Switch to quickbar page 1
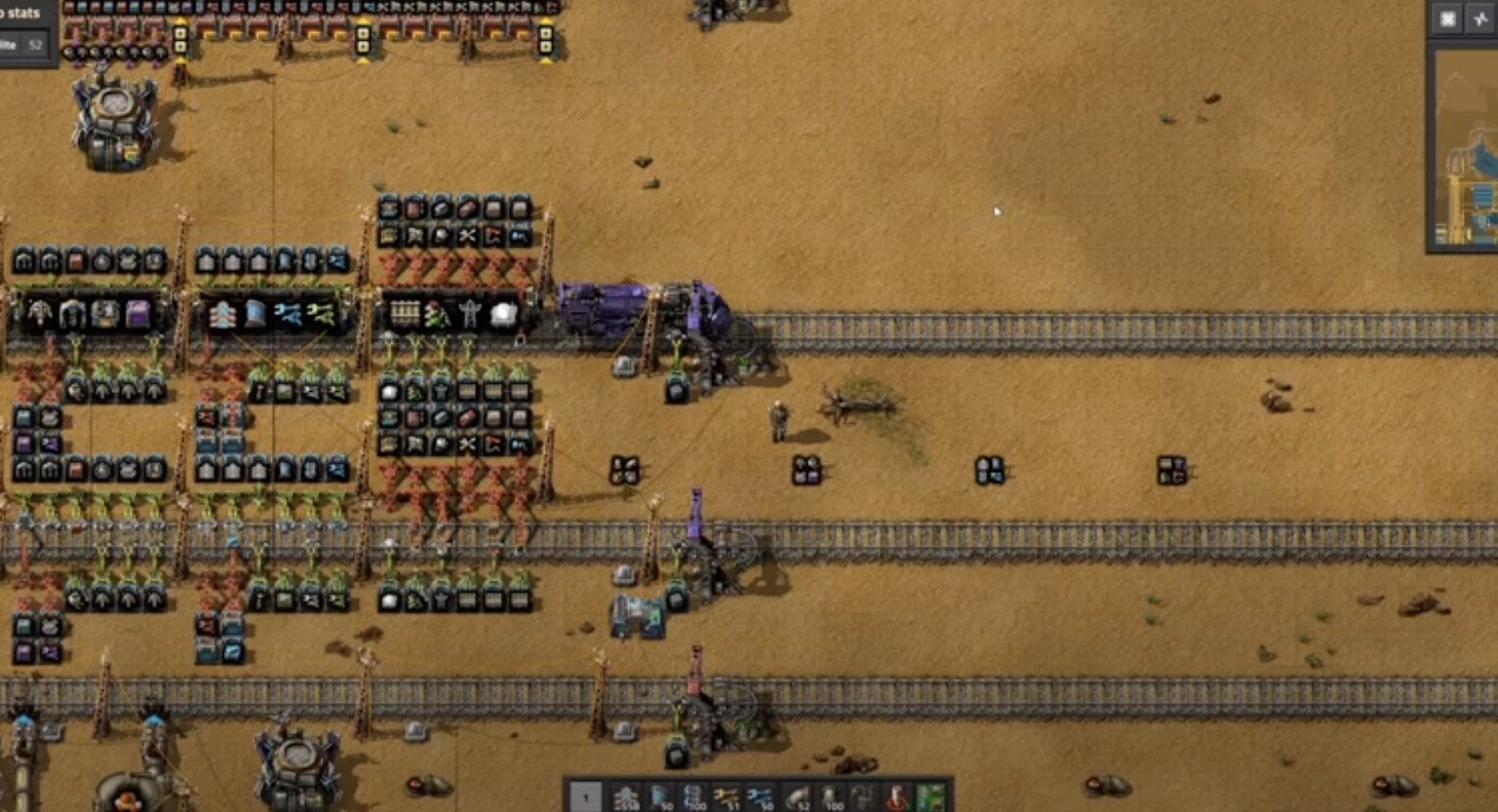The width and height of the screenshot is (1498, 812). (585, 797)
